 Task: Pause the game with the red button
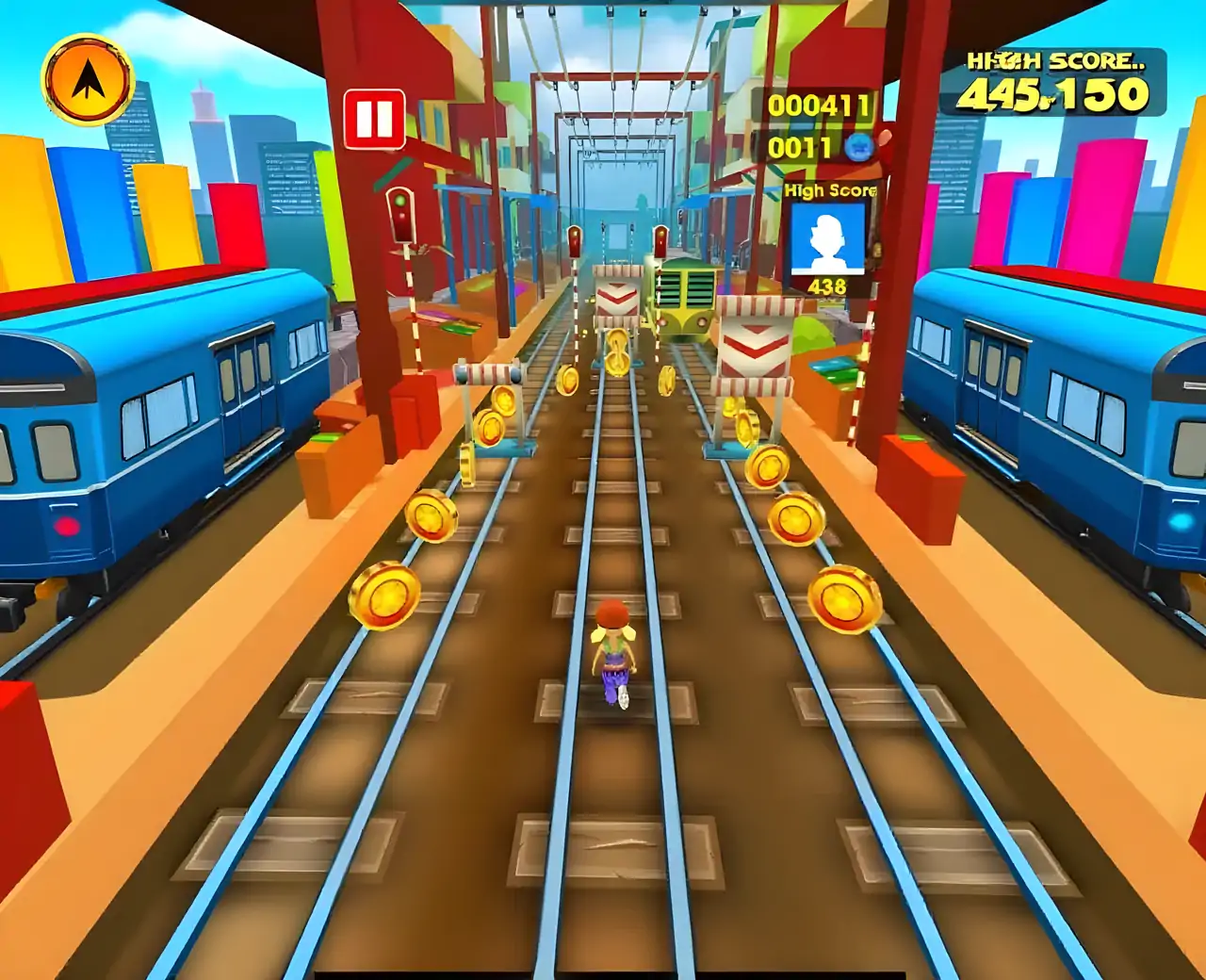374,120
